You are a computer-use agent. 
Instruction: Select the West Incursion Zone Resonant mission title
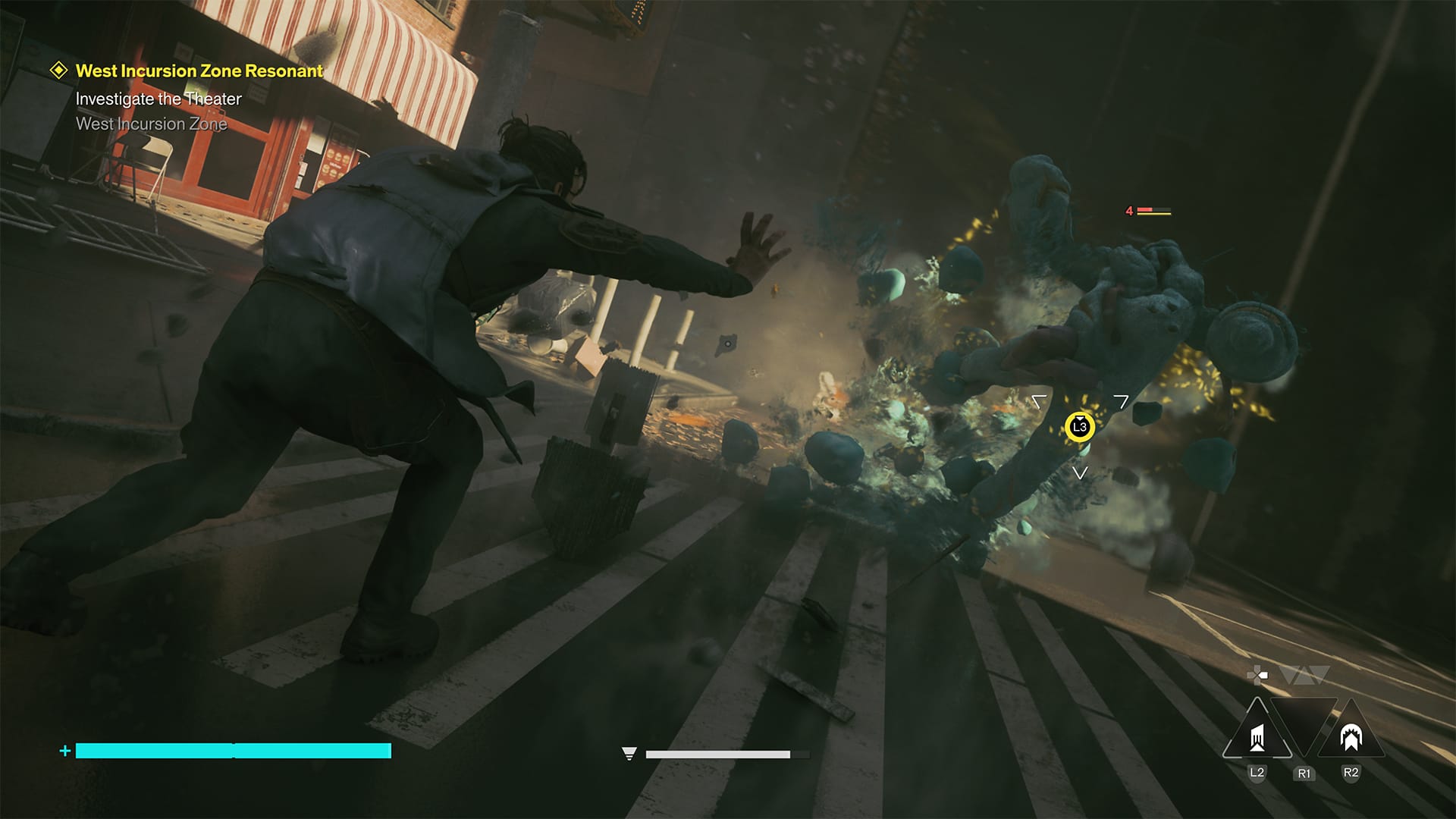(198, 71)
